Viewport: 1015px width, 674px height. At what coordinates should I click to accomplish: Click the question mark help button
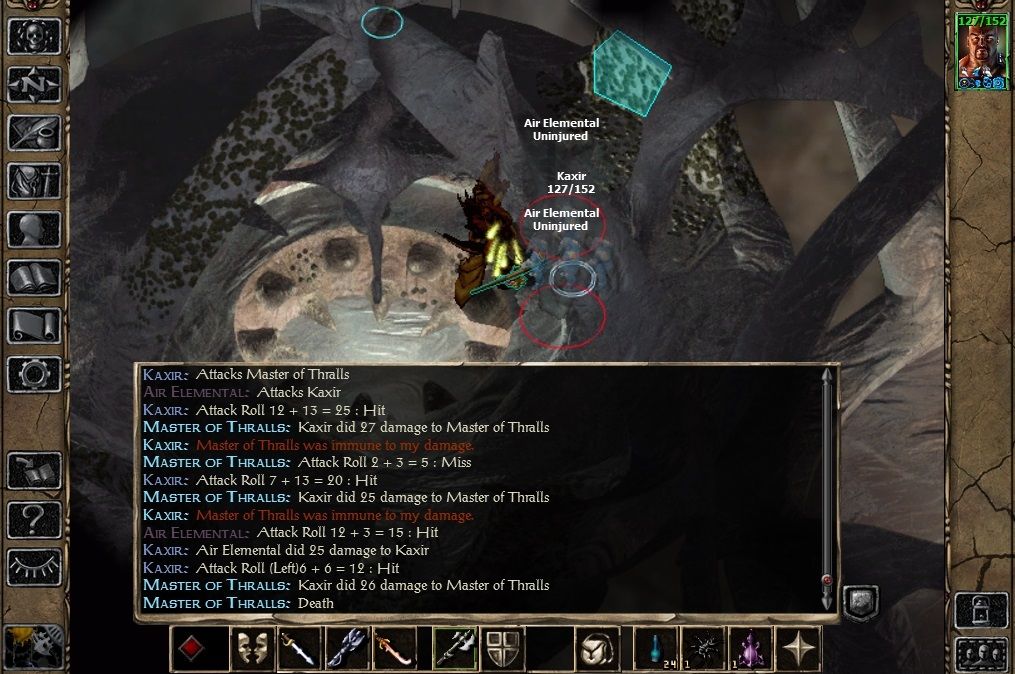click(x=34, y=519)
